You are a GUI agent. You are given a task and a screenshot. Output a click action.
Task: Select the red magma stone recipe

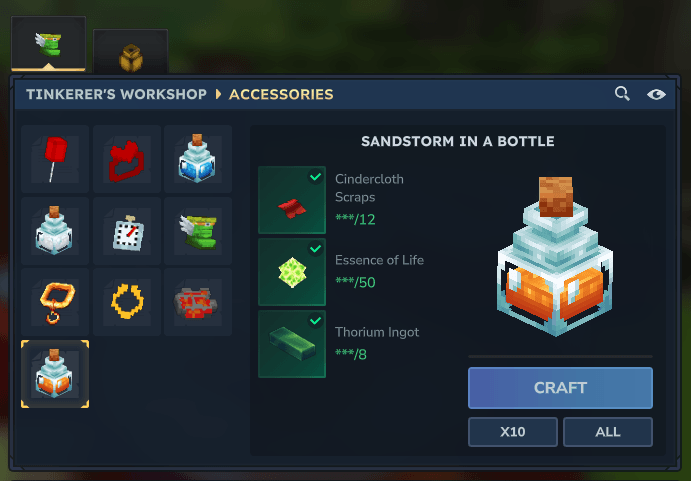tap(198, 302)
